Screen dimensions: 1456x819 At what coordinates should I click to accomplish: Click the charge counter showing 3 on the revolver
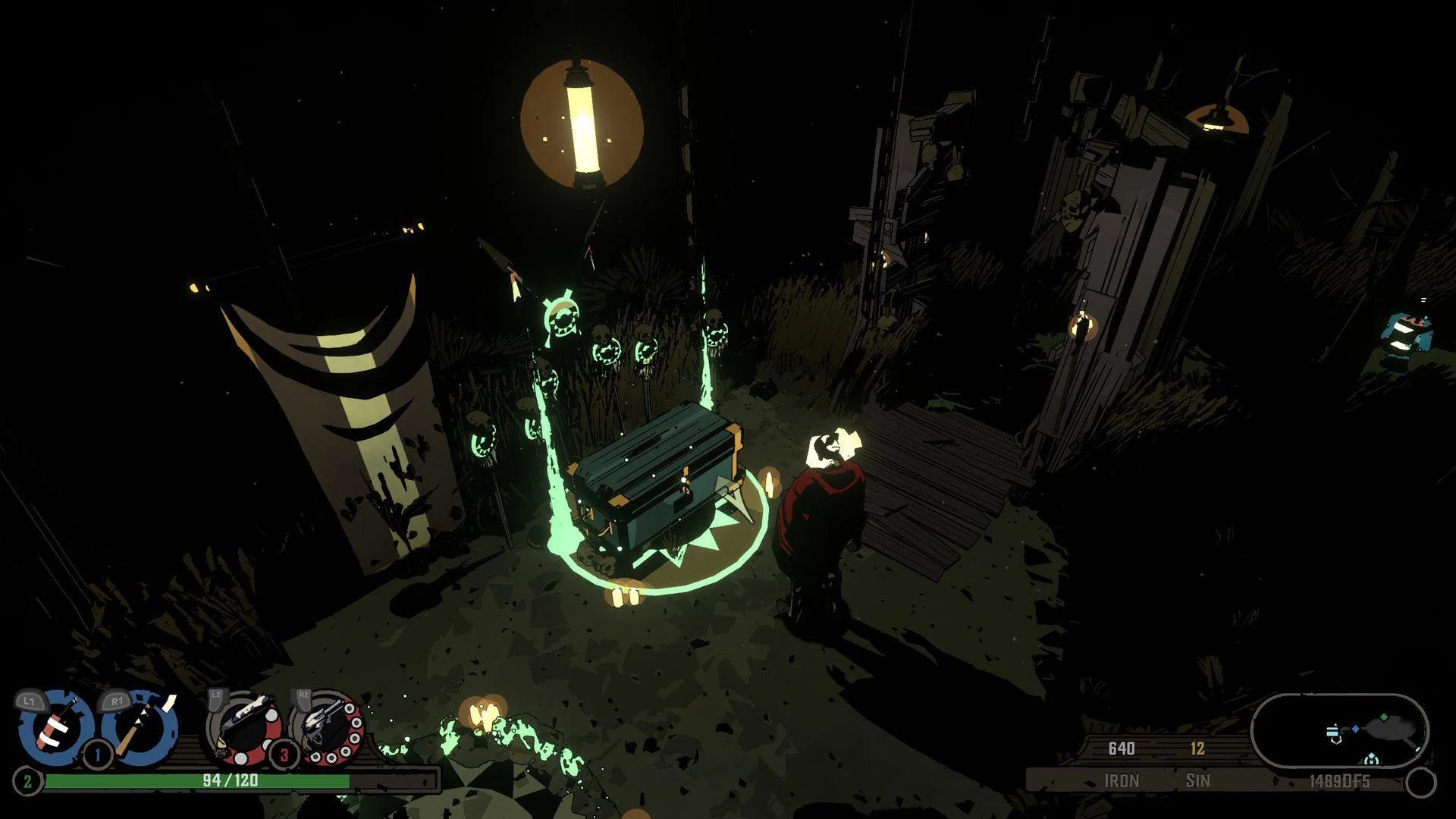pos(283,756)
